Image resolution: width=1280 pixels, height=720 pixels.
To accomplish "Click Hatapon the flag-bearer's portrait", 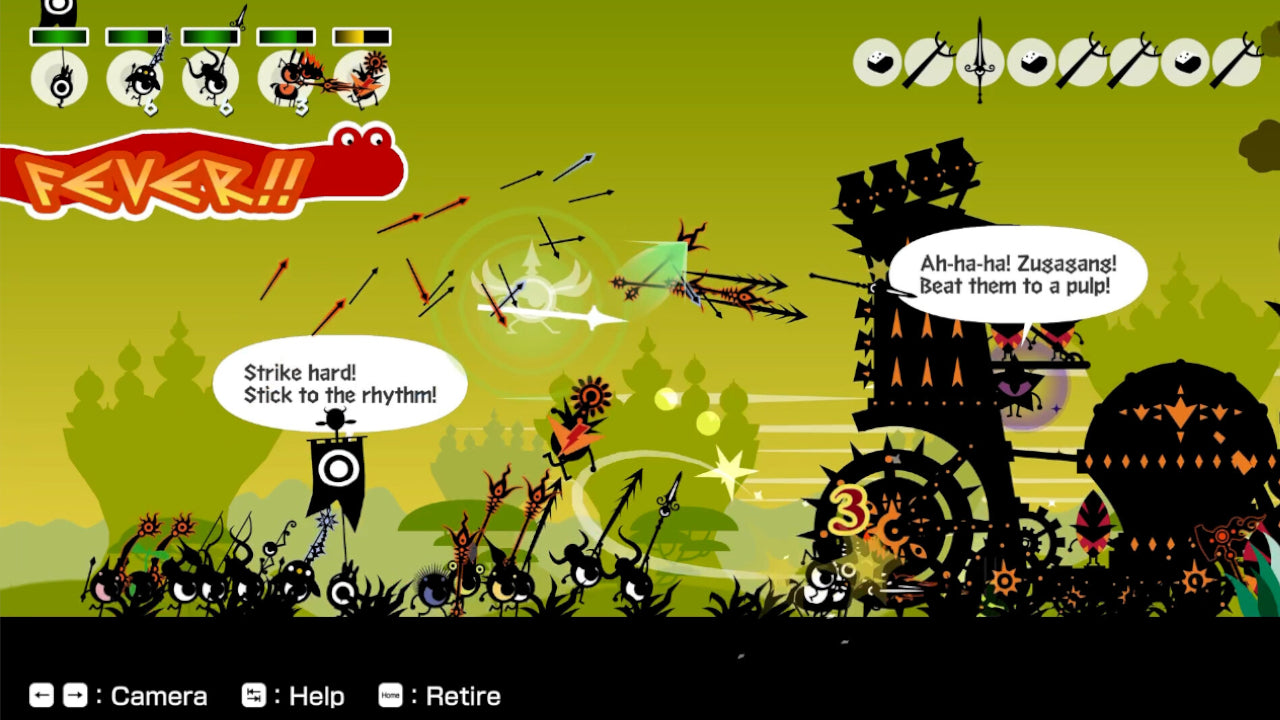I will pos(62,82).
